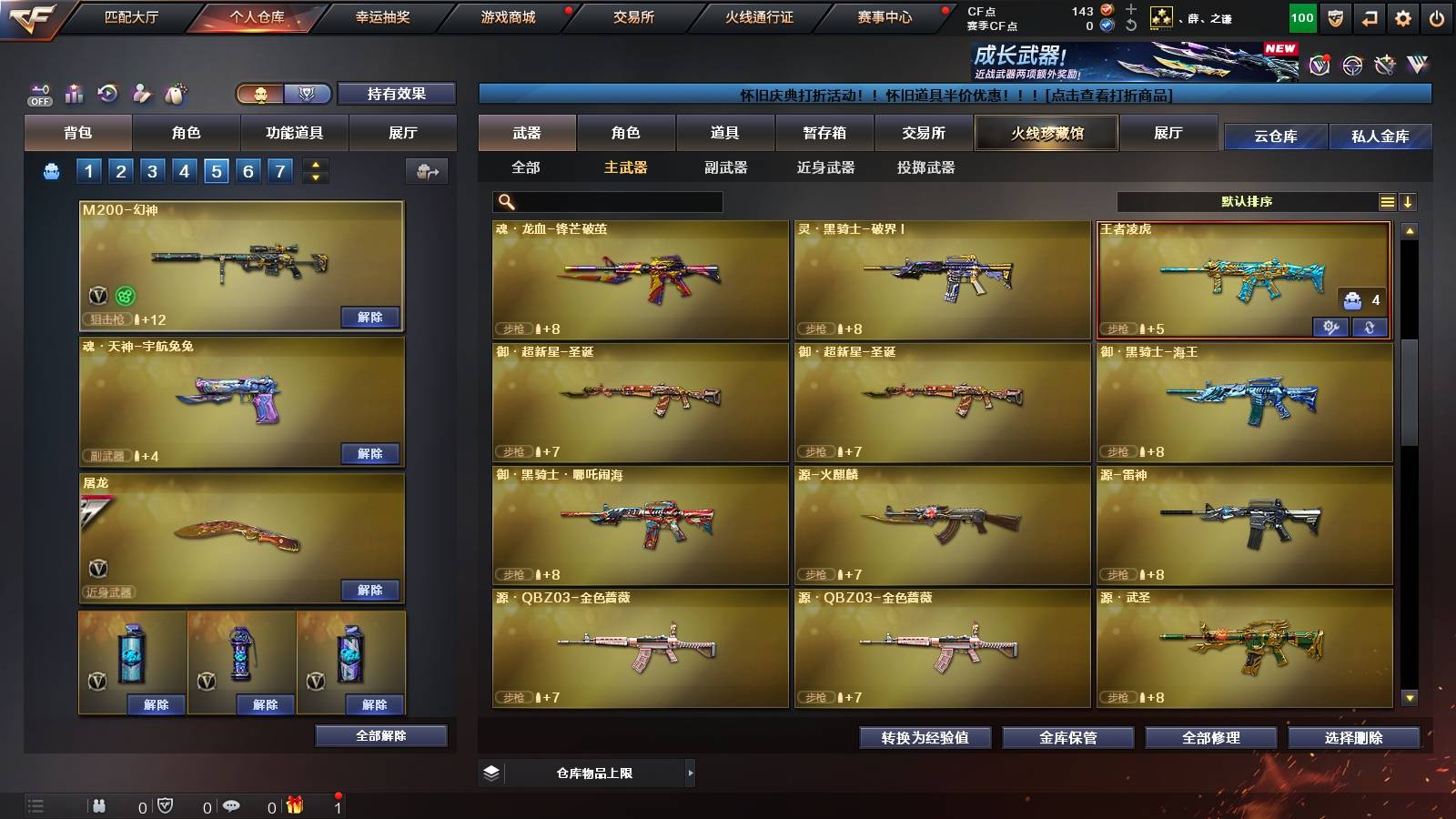Click the character makeover brush icon
This screenshot has width=1456, height=819.
click(142, 92)
